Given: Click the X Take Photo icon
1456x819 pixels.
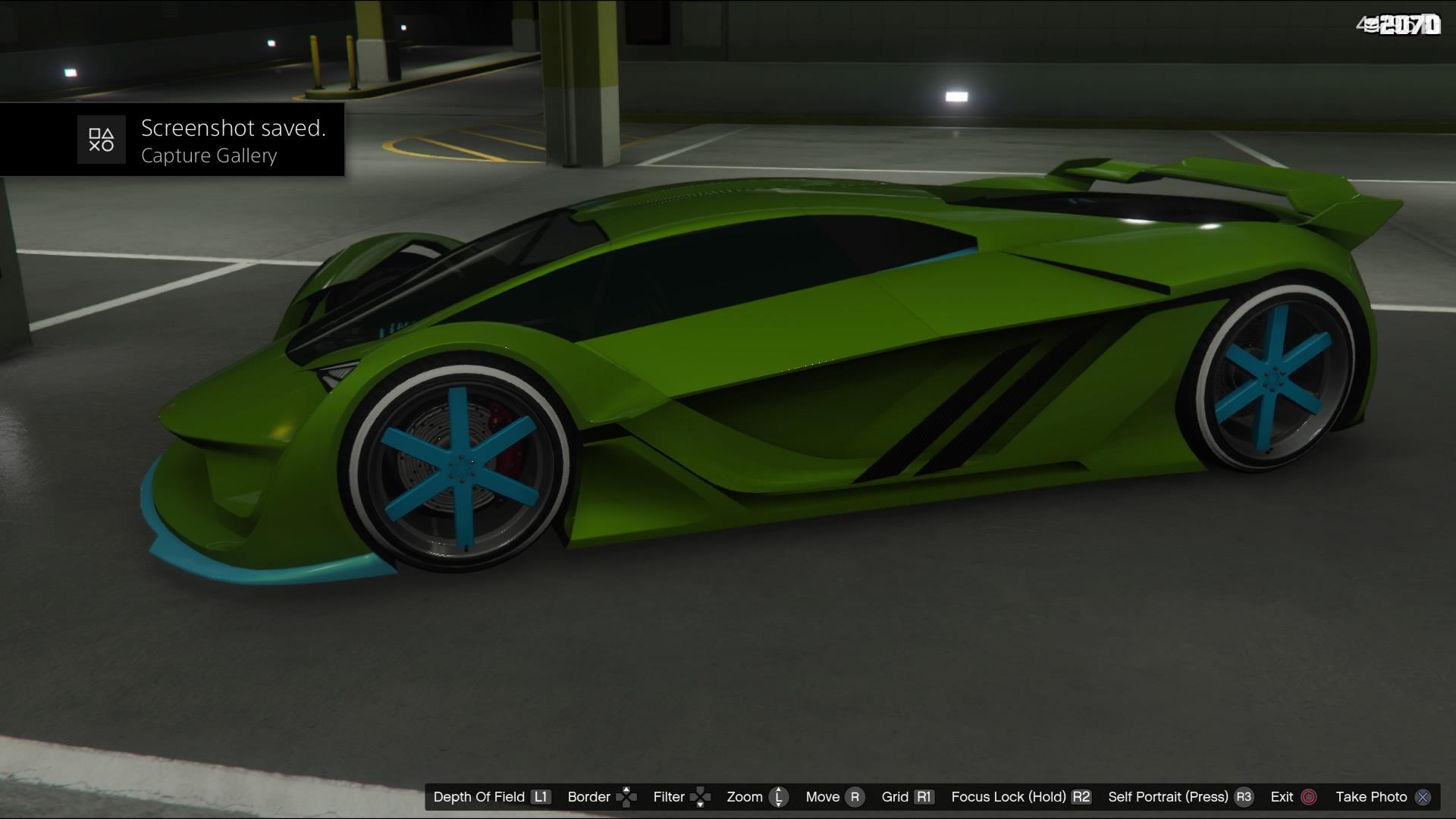Looking at the screenshot, I should pyautogui.click(x=1423, y=797).
